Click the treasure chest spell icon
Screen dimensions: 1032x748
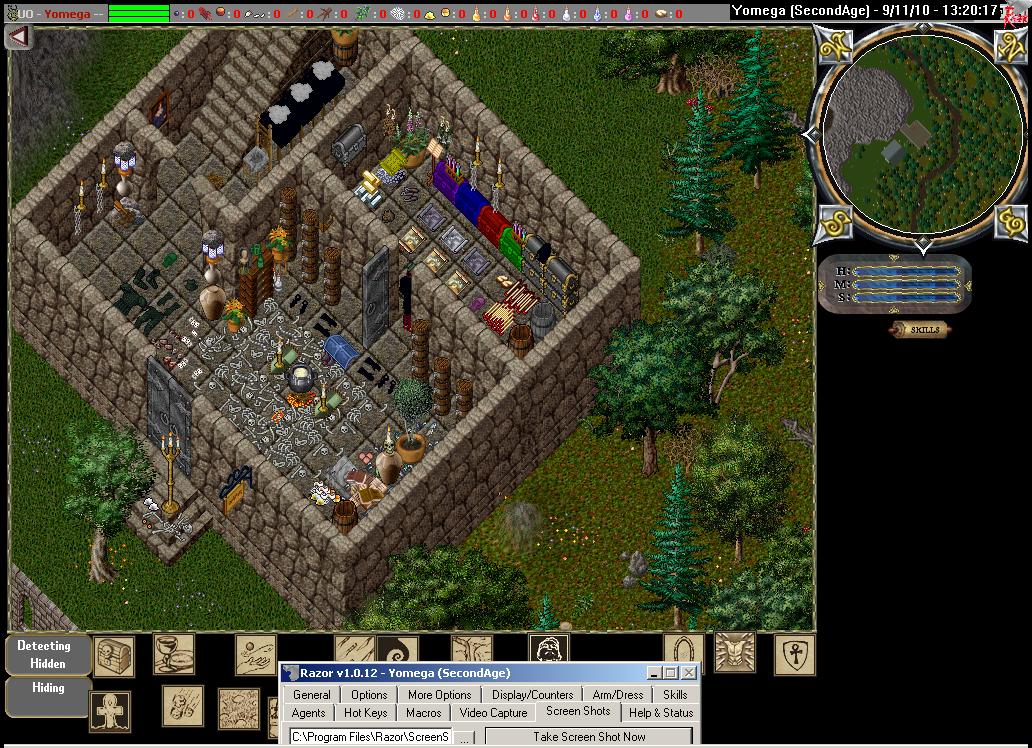tap(113, 656)
